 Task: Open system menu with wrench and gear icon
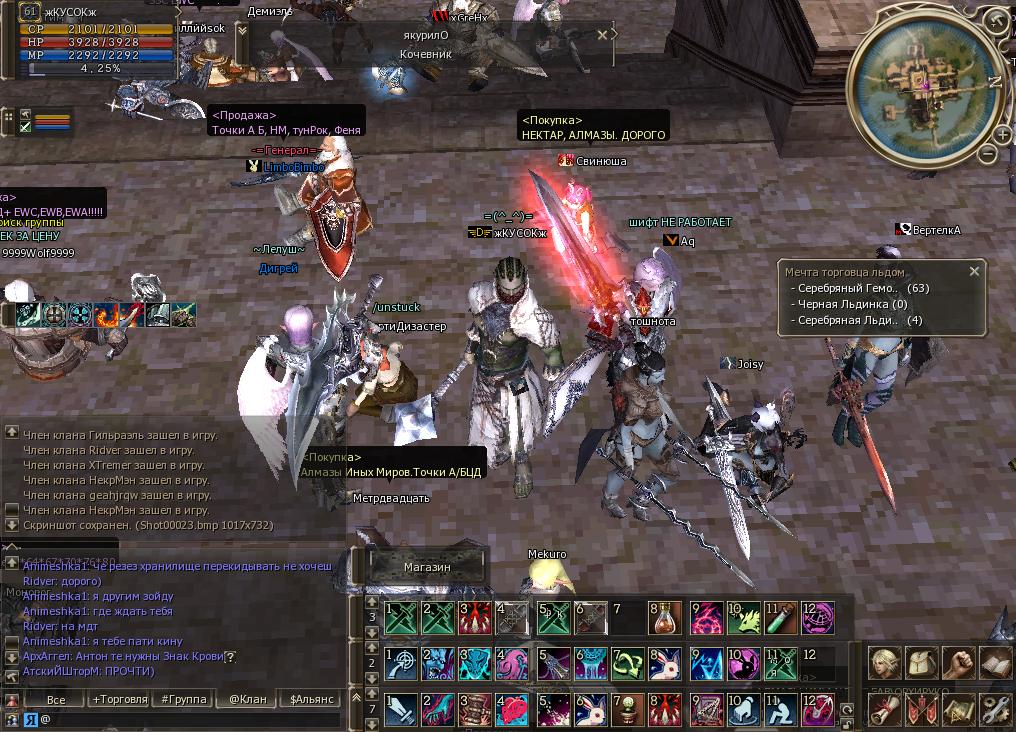coord(996,708)
